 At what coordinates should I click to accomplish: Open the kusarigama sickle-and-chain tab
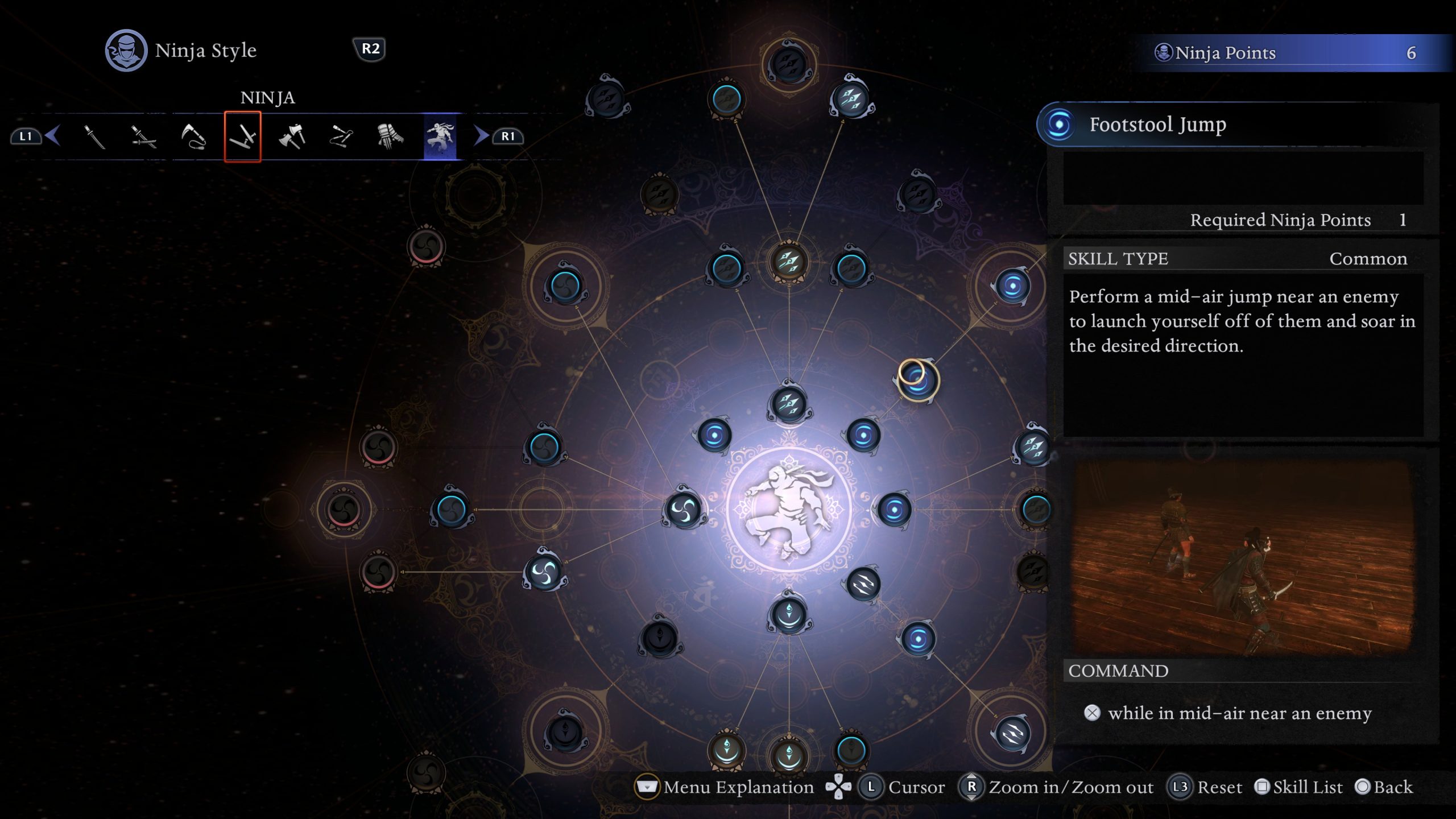click(193, 136)
